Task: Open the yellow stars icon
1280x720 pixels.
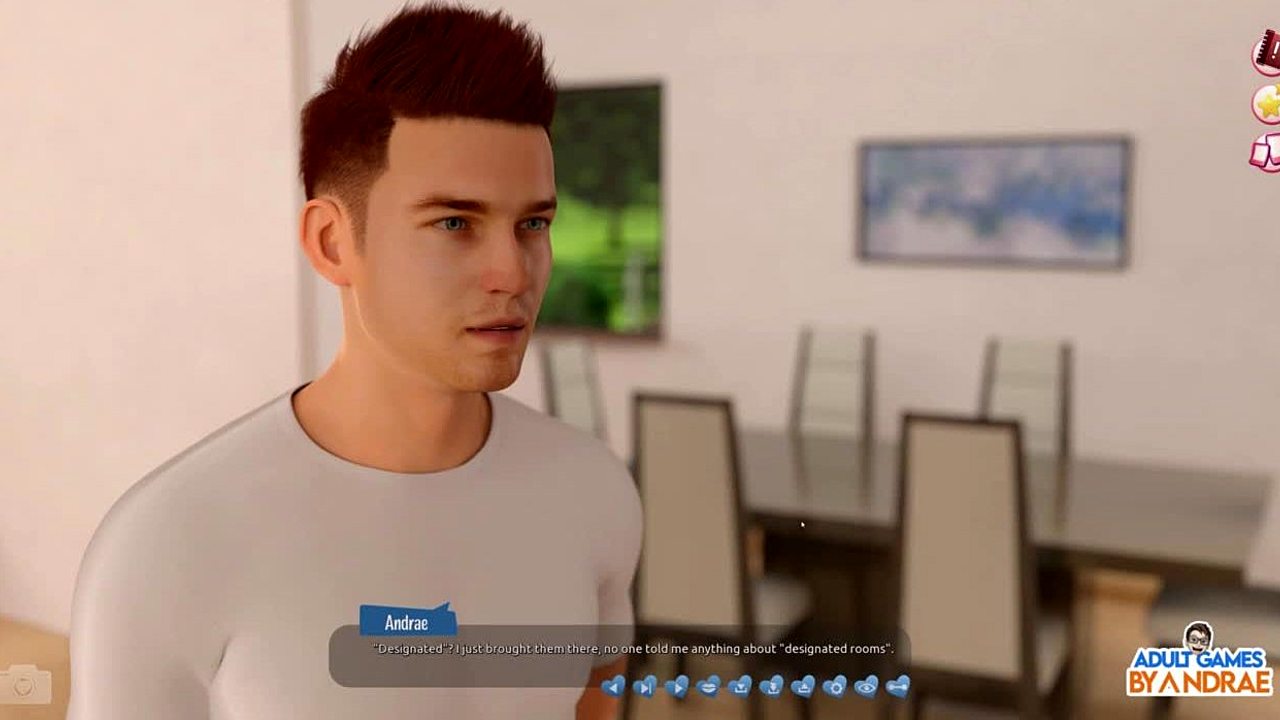Action: coord(1268,103)
